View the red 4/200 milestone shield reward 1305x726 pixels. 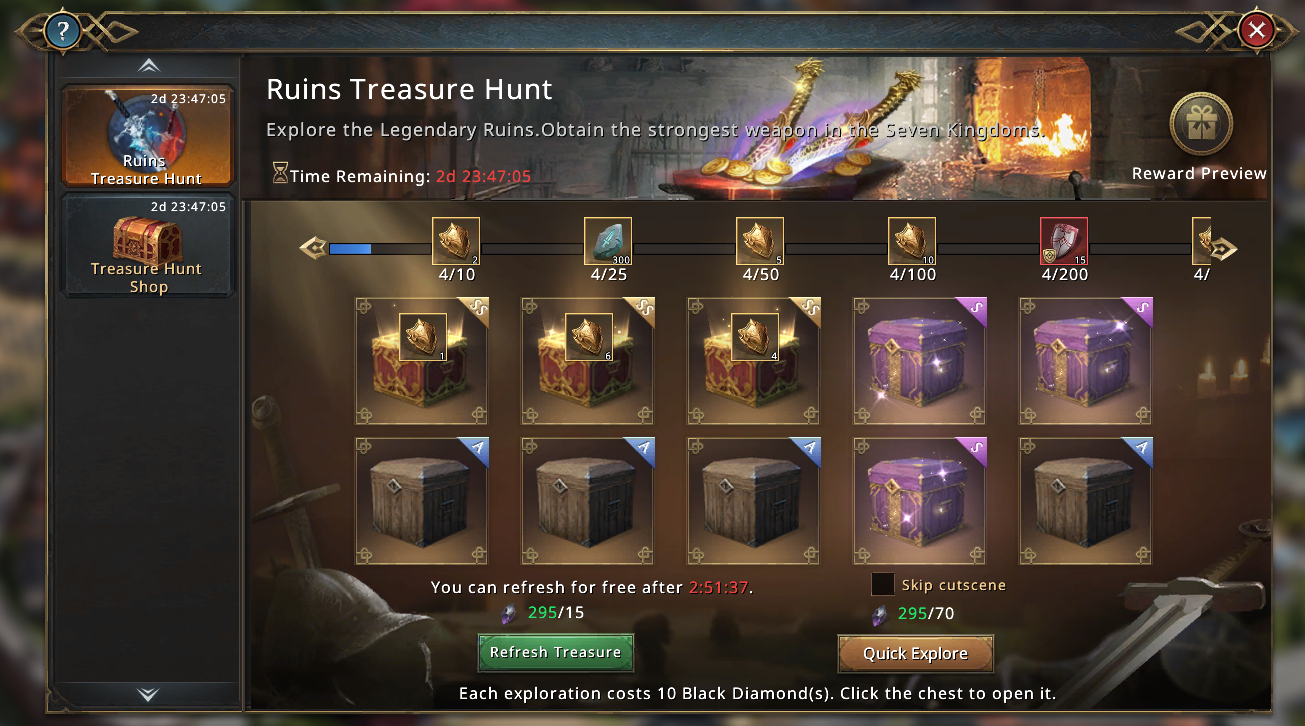pos(1064,241)
